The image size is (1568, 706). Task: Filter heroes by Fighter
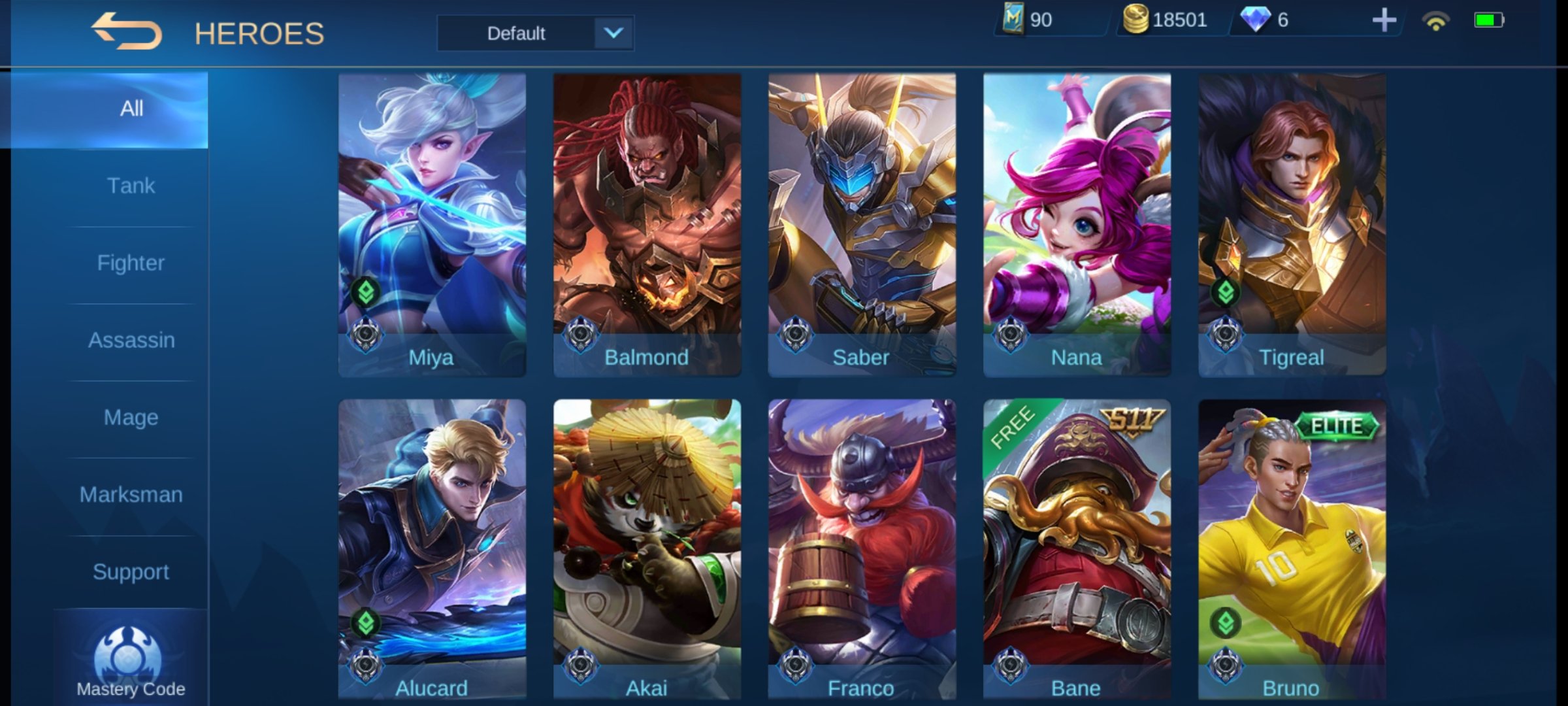(x=131, y=263)
